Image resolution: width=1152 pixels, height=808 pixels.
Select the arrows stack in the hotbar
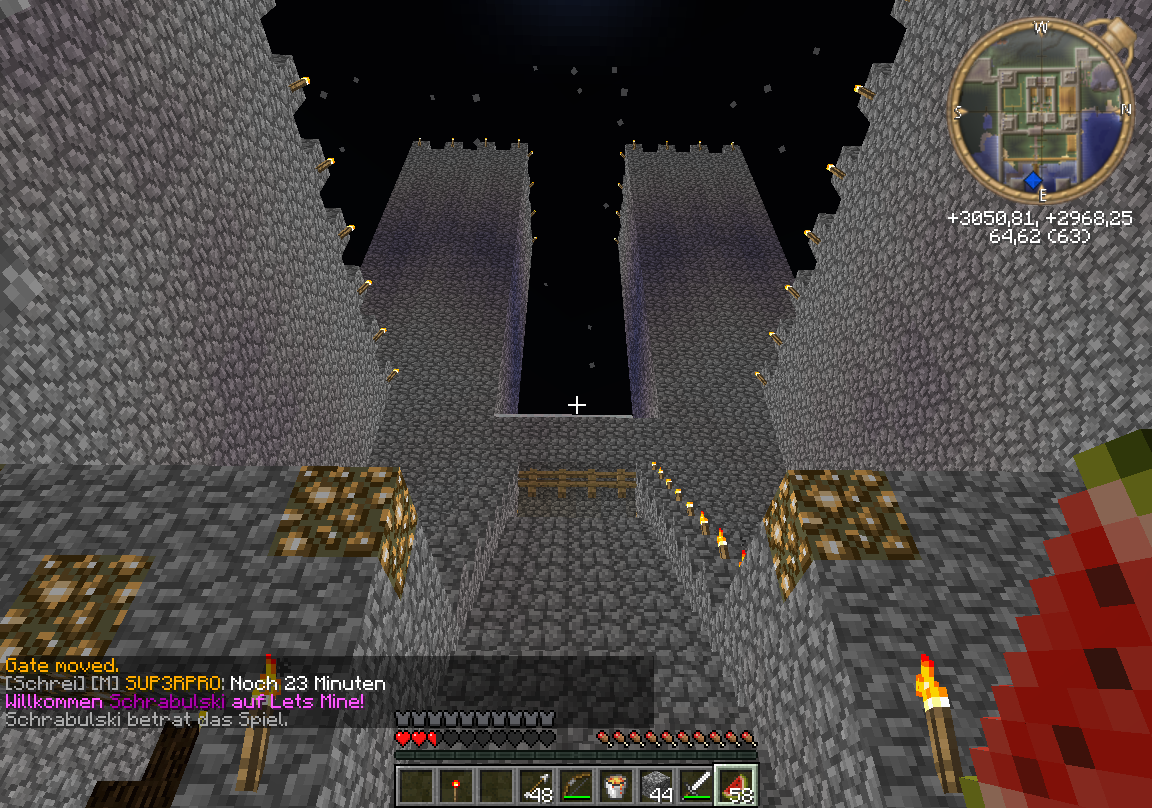click(x=537, y=785)
